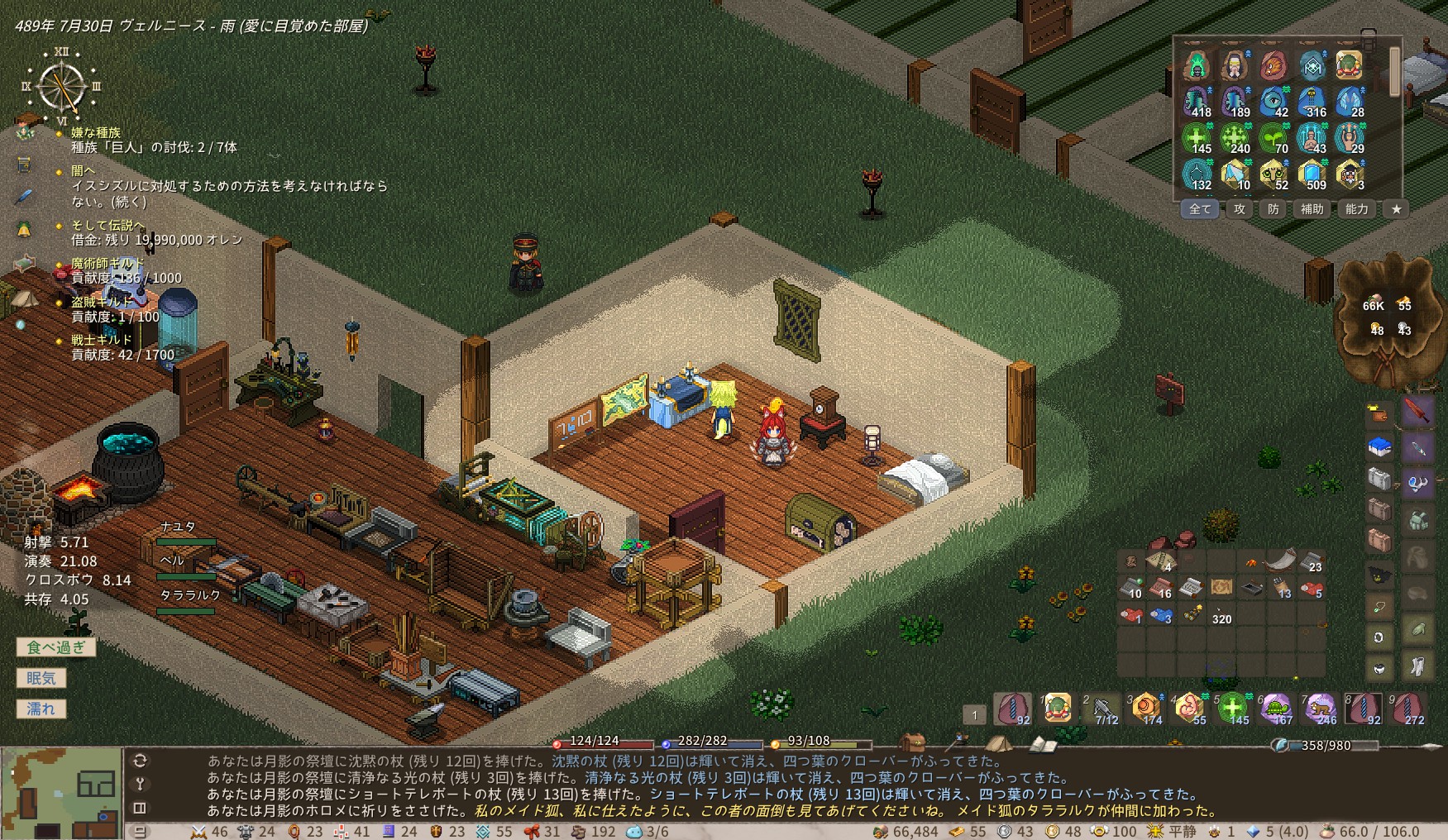Pick the treasure map inventory item
The height and width of the screenshot is (840, 1448).
point(1221,587)
